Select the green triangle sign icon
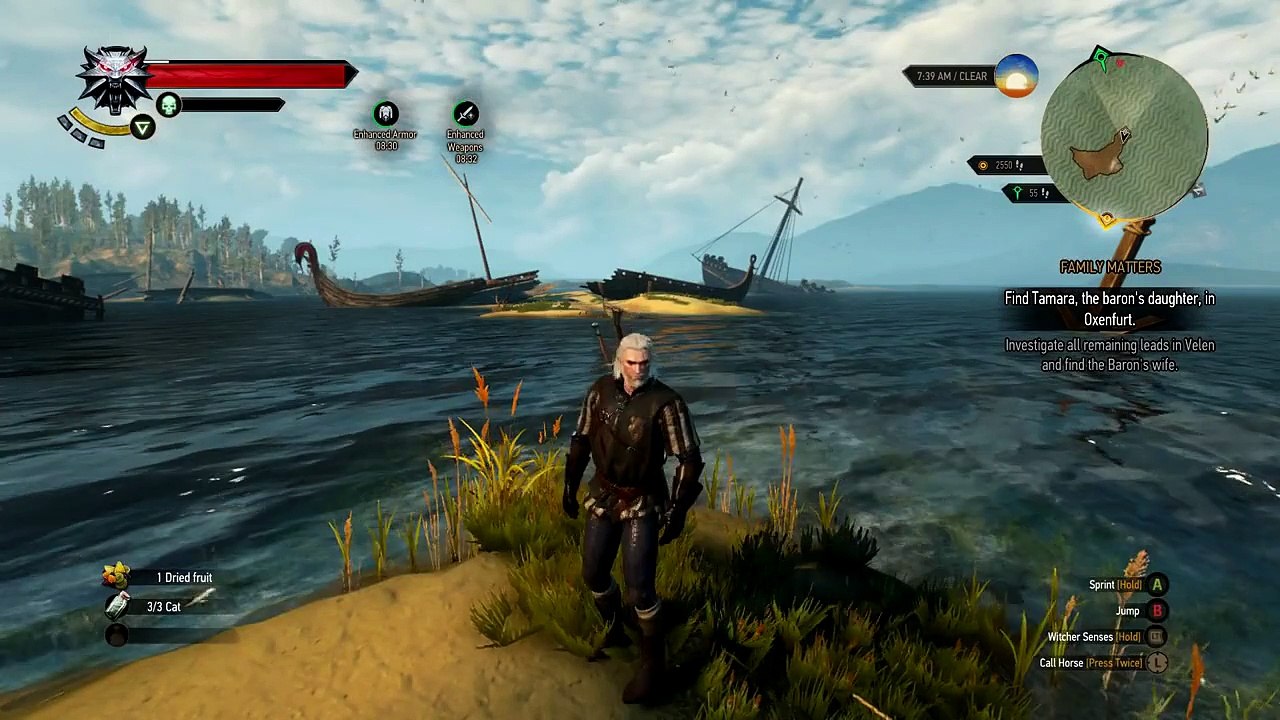The height and width of the screenshot is (720, 1280). (x=143, y=127)
